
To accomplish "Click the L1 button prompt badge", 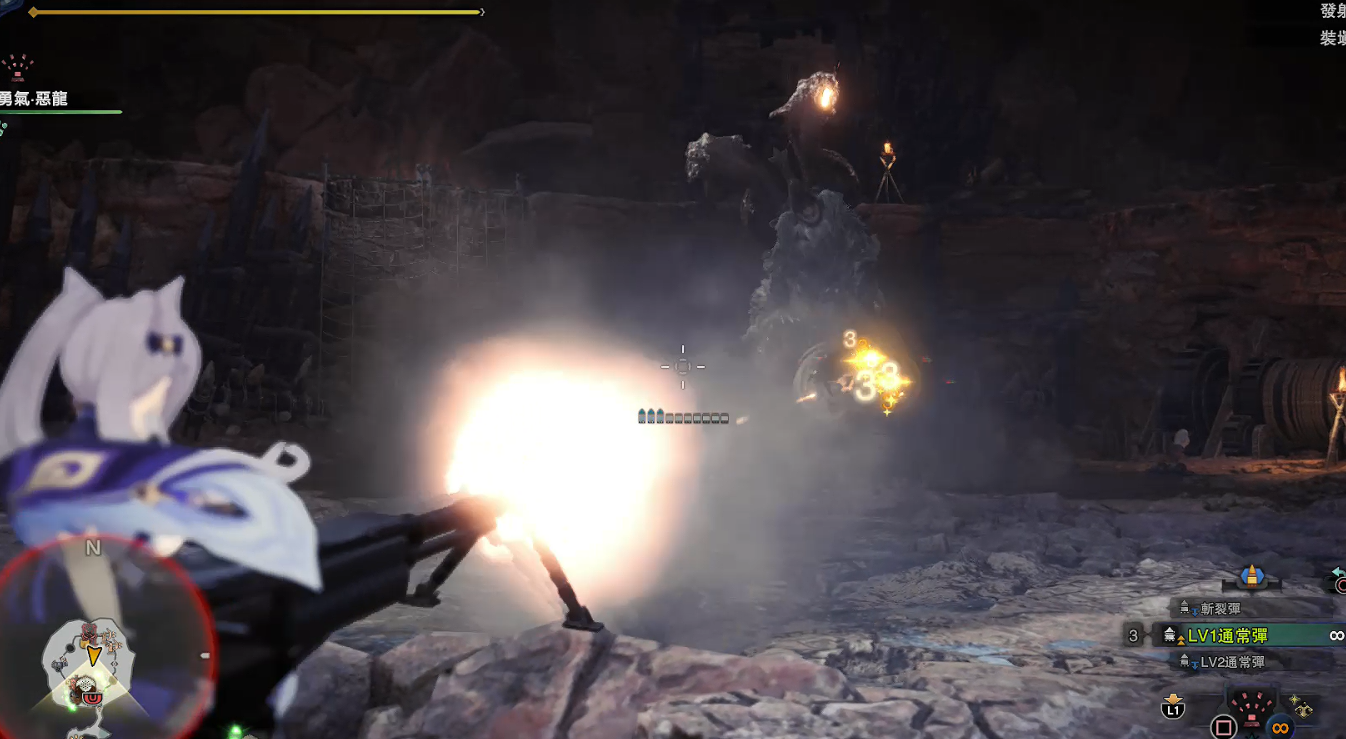I will [1172, 710].
